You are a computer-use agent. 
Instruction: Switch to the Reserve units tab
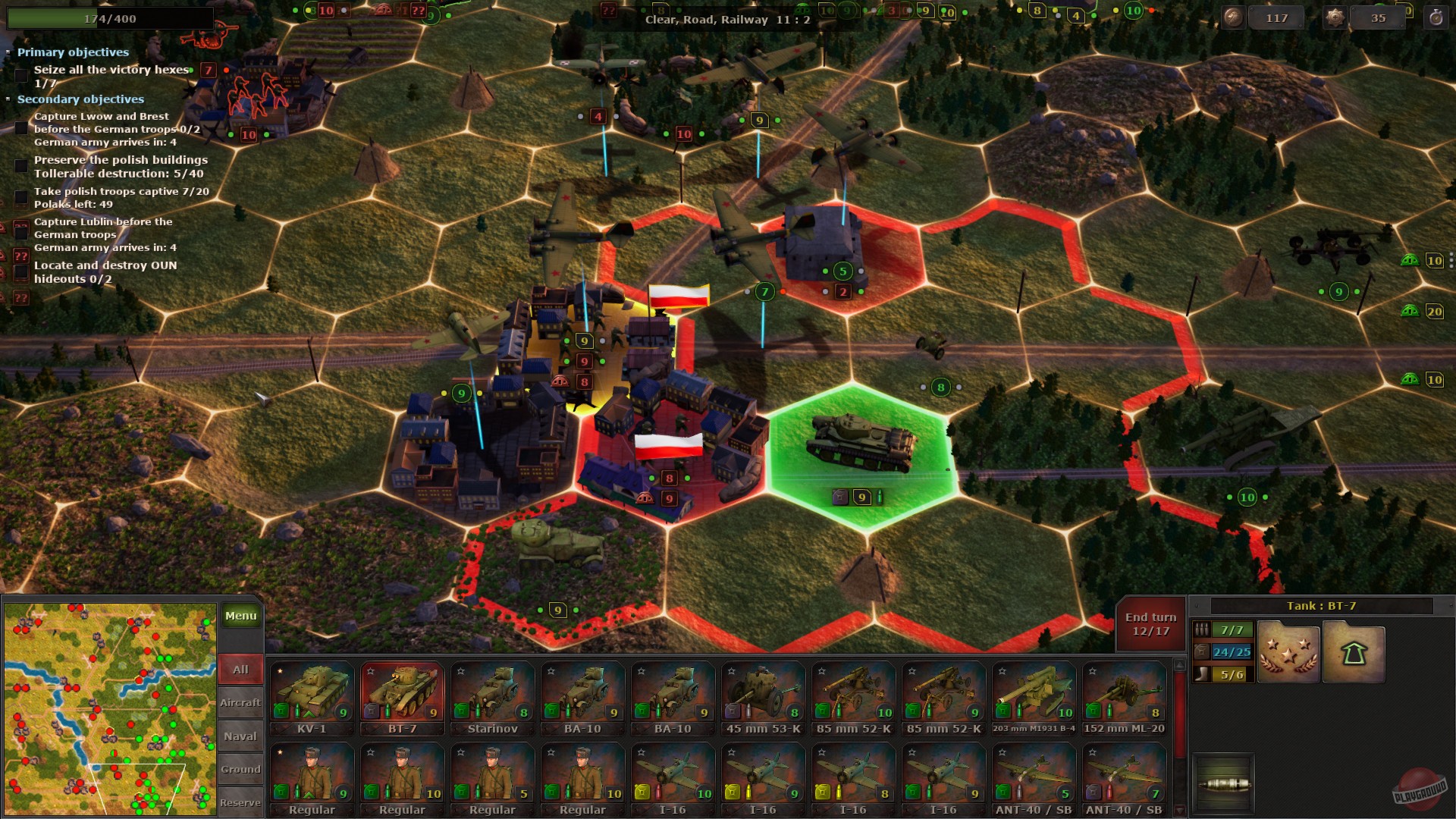tap(240, 802)
